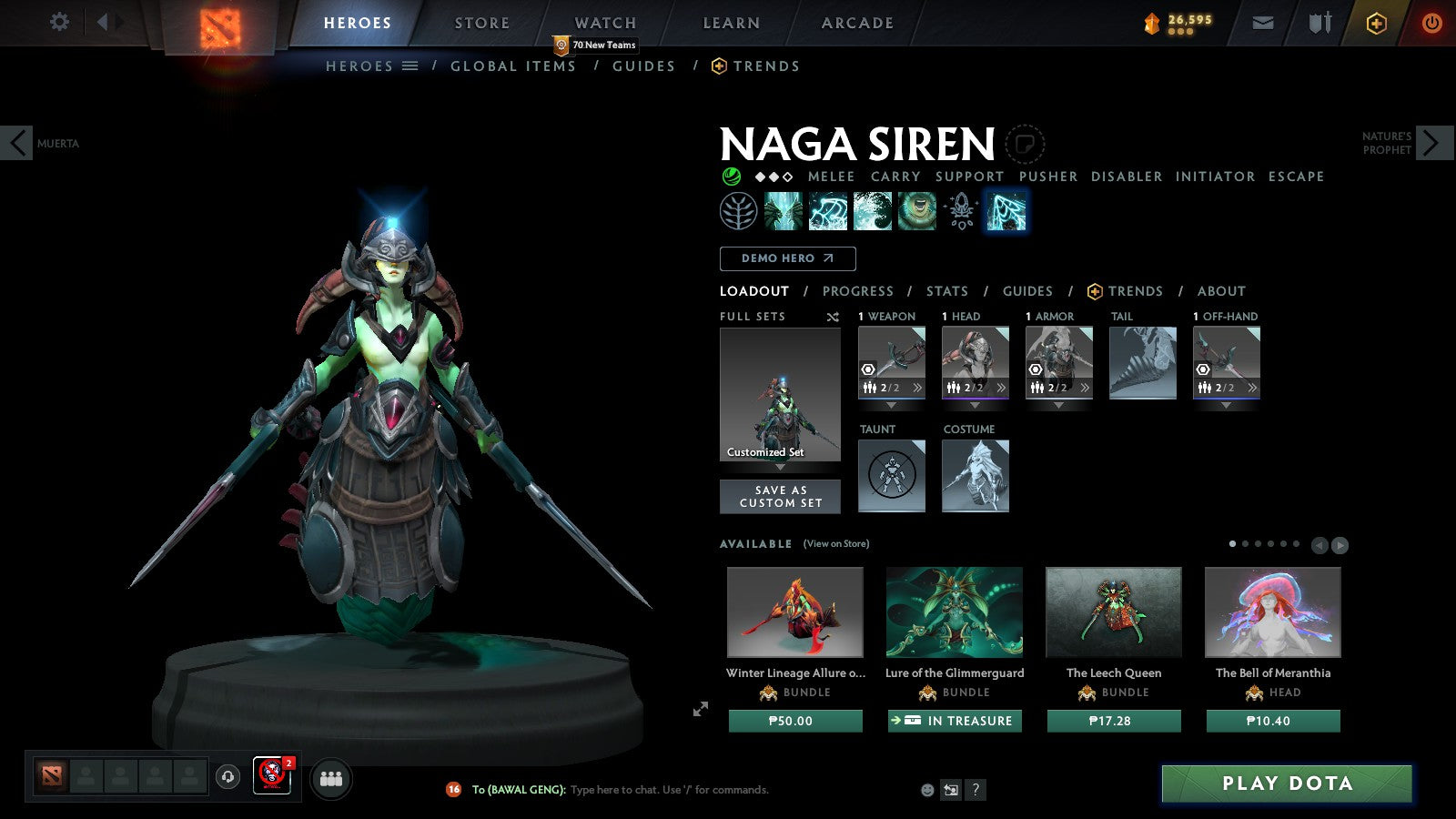Viewport: 1456px width, 819px height.
Task: Show the hero Stats section
Action: tap(946, 291)
